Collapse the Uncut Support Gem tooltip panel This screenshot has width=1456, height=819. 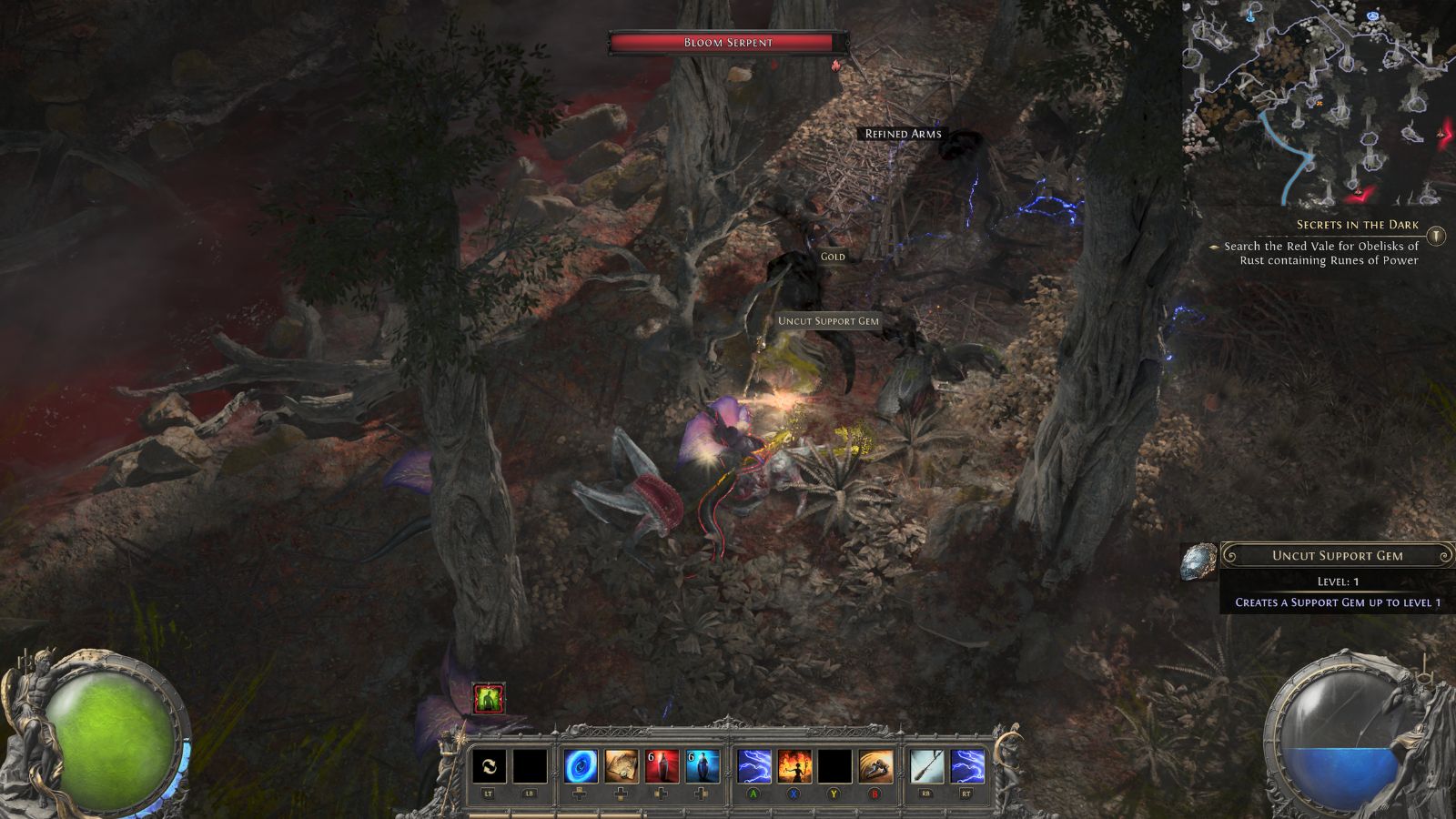tap(1338, 554)
